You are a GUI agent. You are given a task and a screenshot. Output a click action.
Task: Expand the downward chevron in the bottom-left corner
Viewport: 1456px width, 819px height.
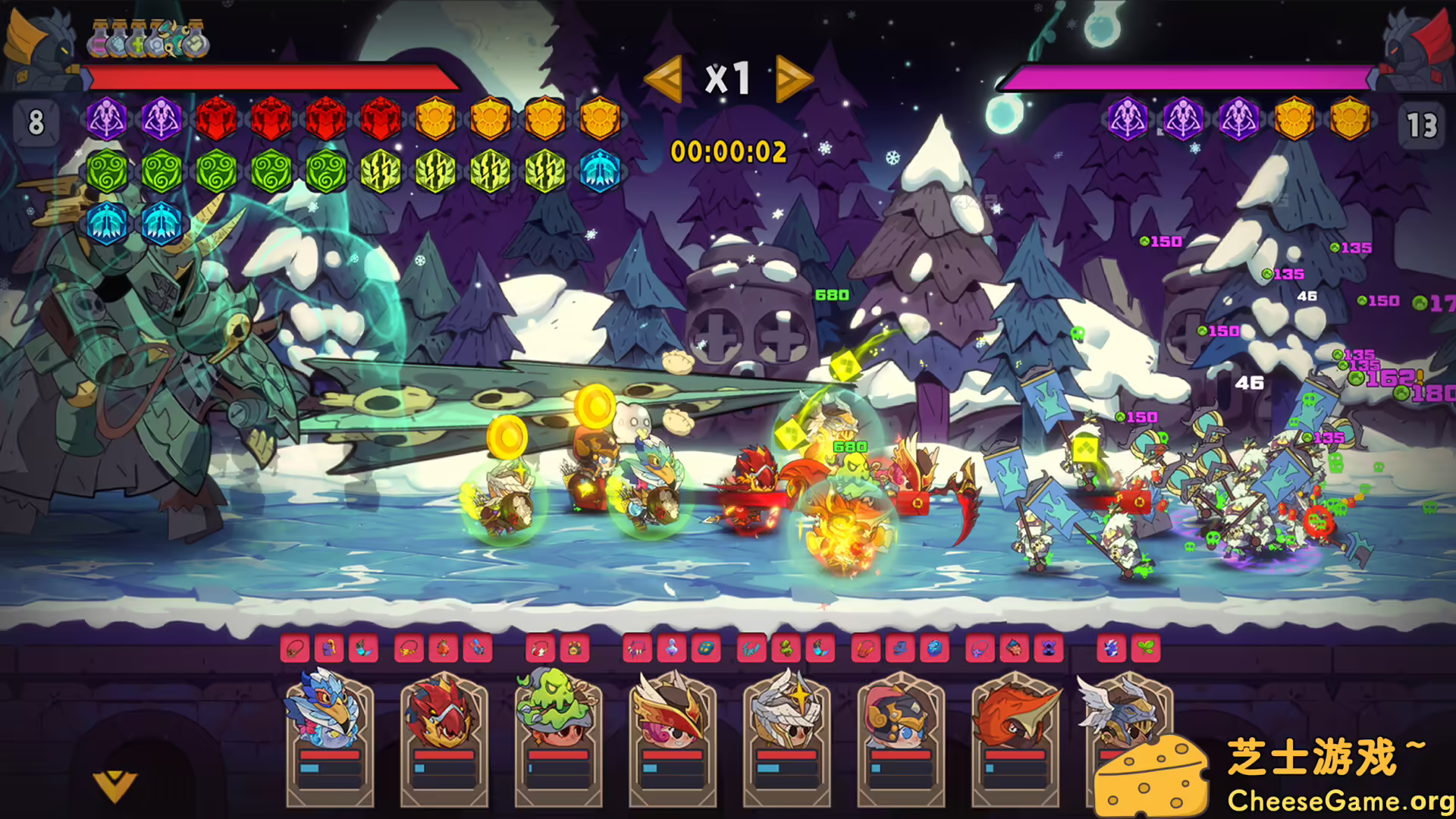click(114, 785)
